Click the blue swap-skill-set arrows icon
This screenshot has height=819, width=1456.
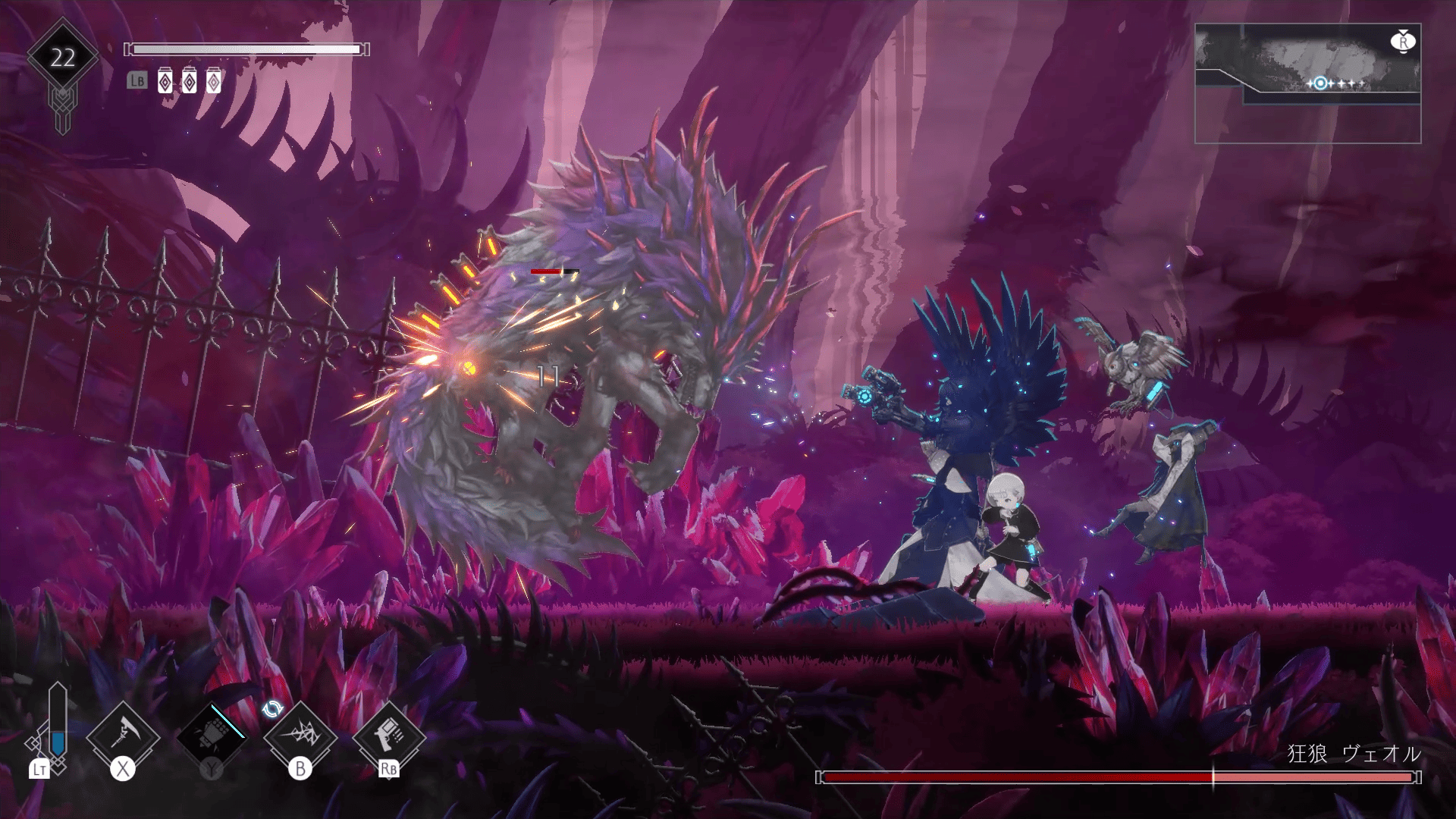tap(272, 709)
